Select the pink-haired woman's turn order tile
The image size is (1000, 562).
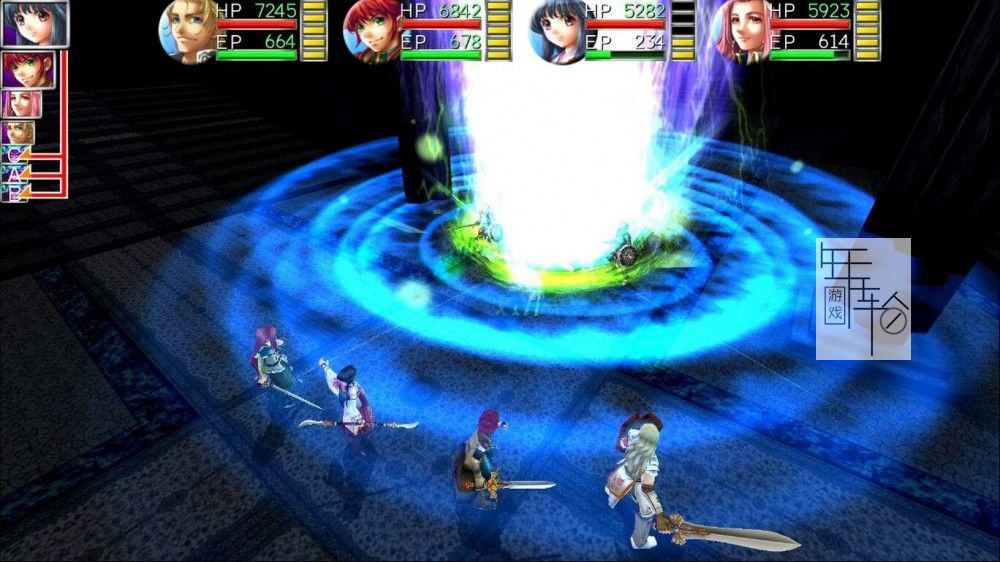pos(20,104)
